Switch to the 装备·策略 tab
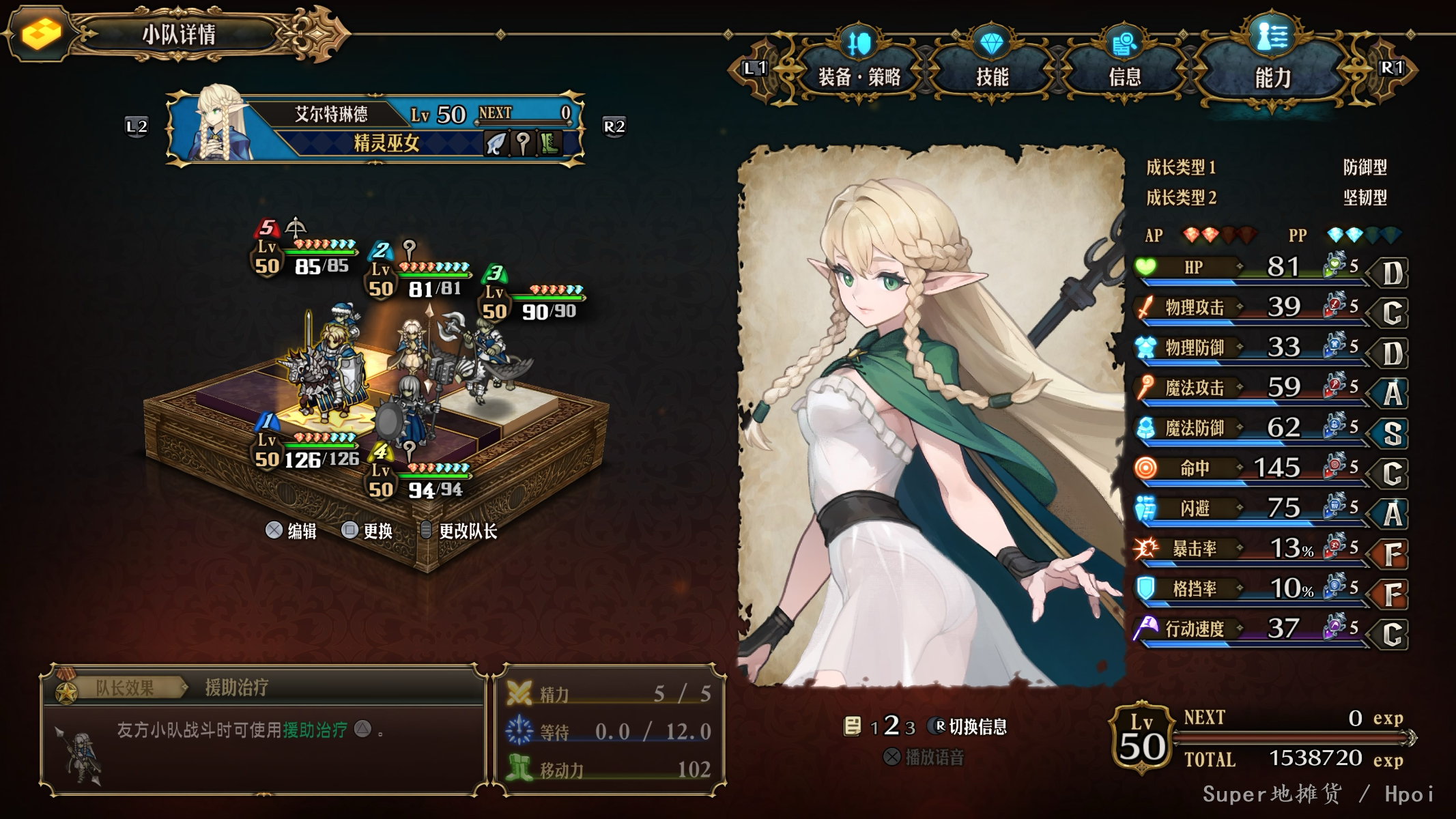1456x819 pixels. [x=859, y=76]
